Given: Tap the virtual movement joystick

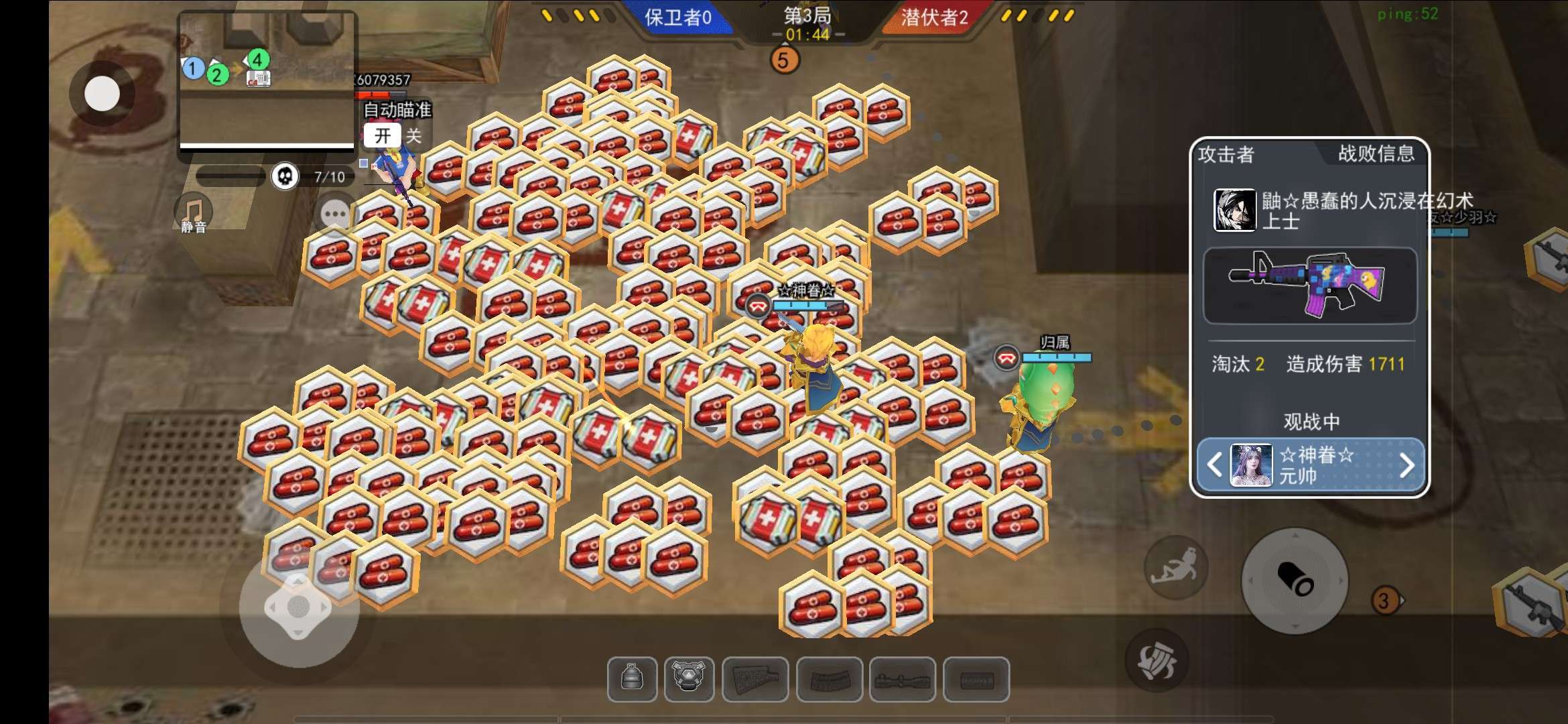Looking at the screenshot, I should (x=298, y=607).
